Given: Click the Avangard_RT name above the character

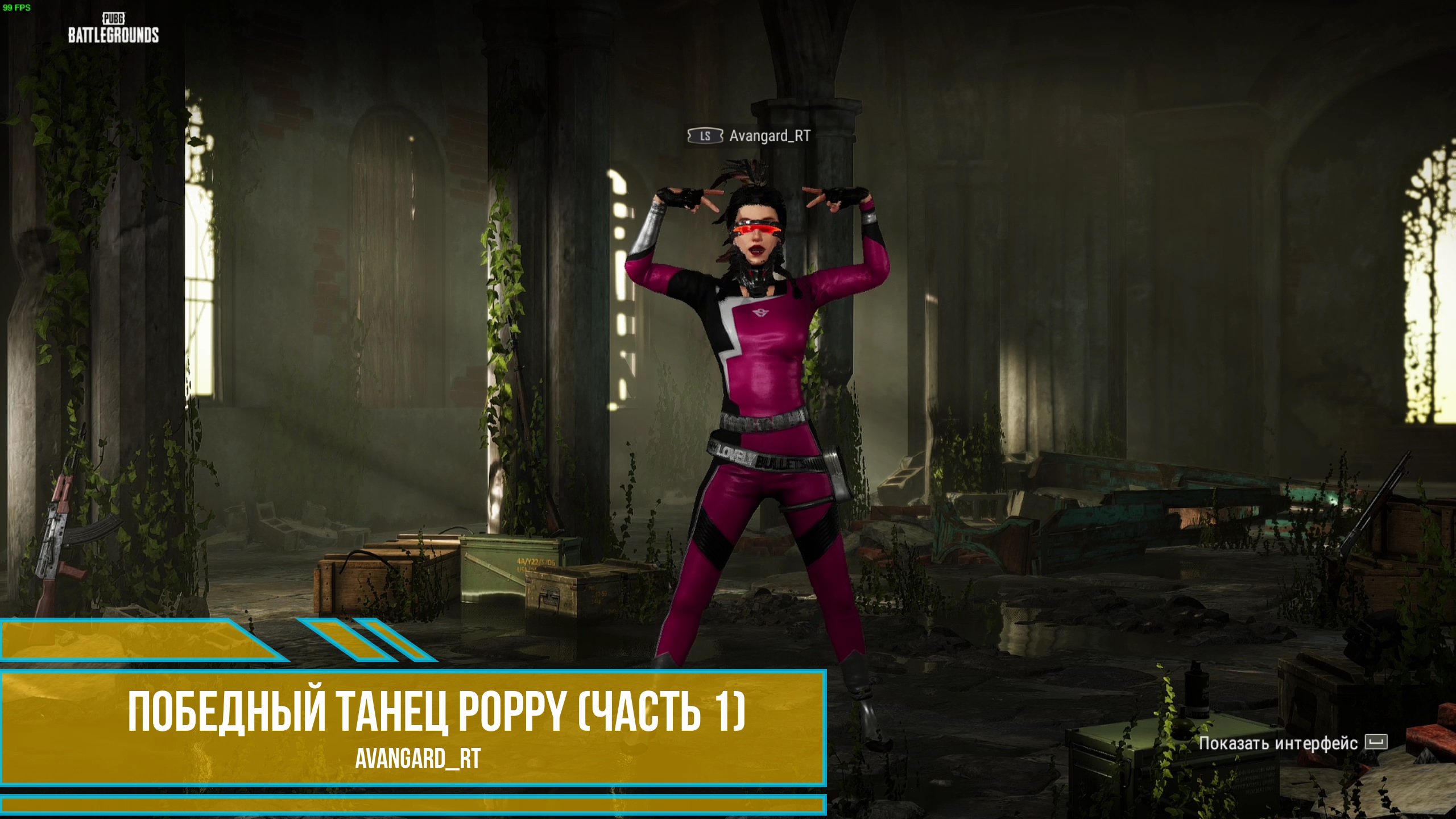Looking at the screenshot, I should pos(769,136).
